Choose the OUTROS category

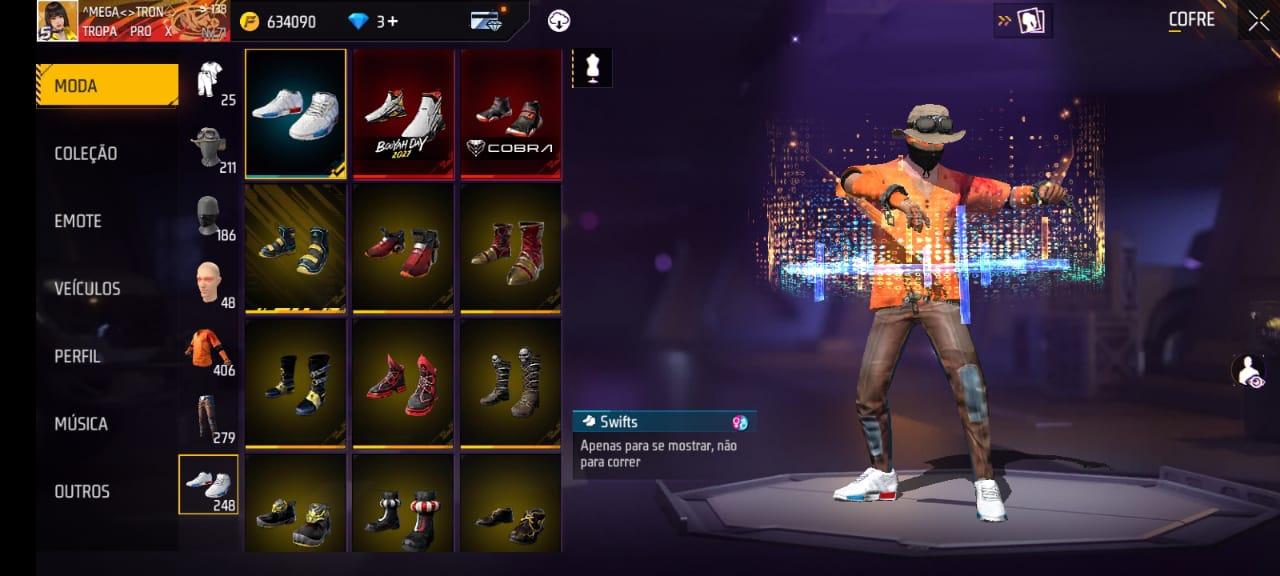(82, 491)
